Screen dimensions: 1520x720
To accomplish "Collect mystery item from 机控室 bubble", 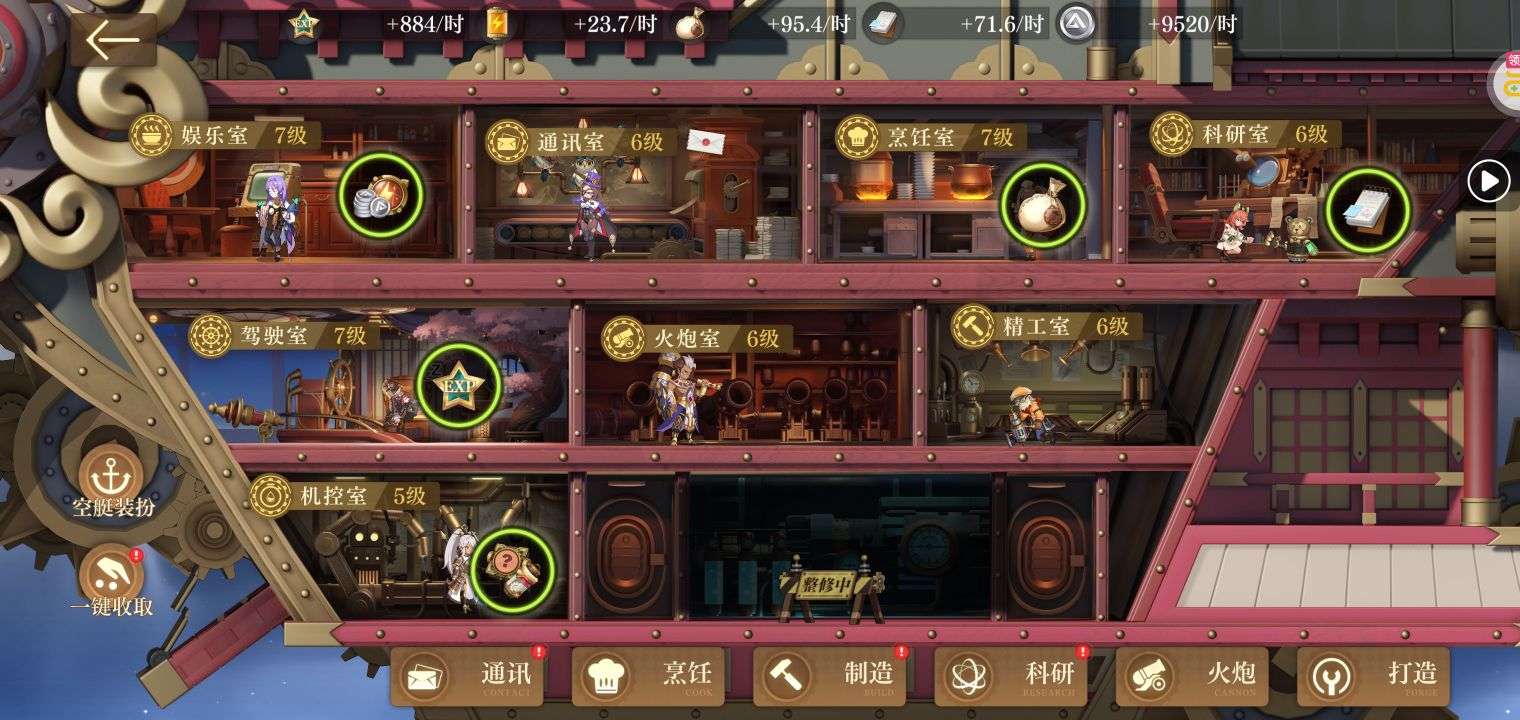I will click(513, 571).
